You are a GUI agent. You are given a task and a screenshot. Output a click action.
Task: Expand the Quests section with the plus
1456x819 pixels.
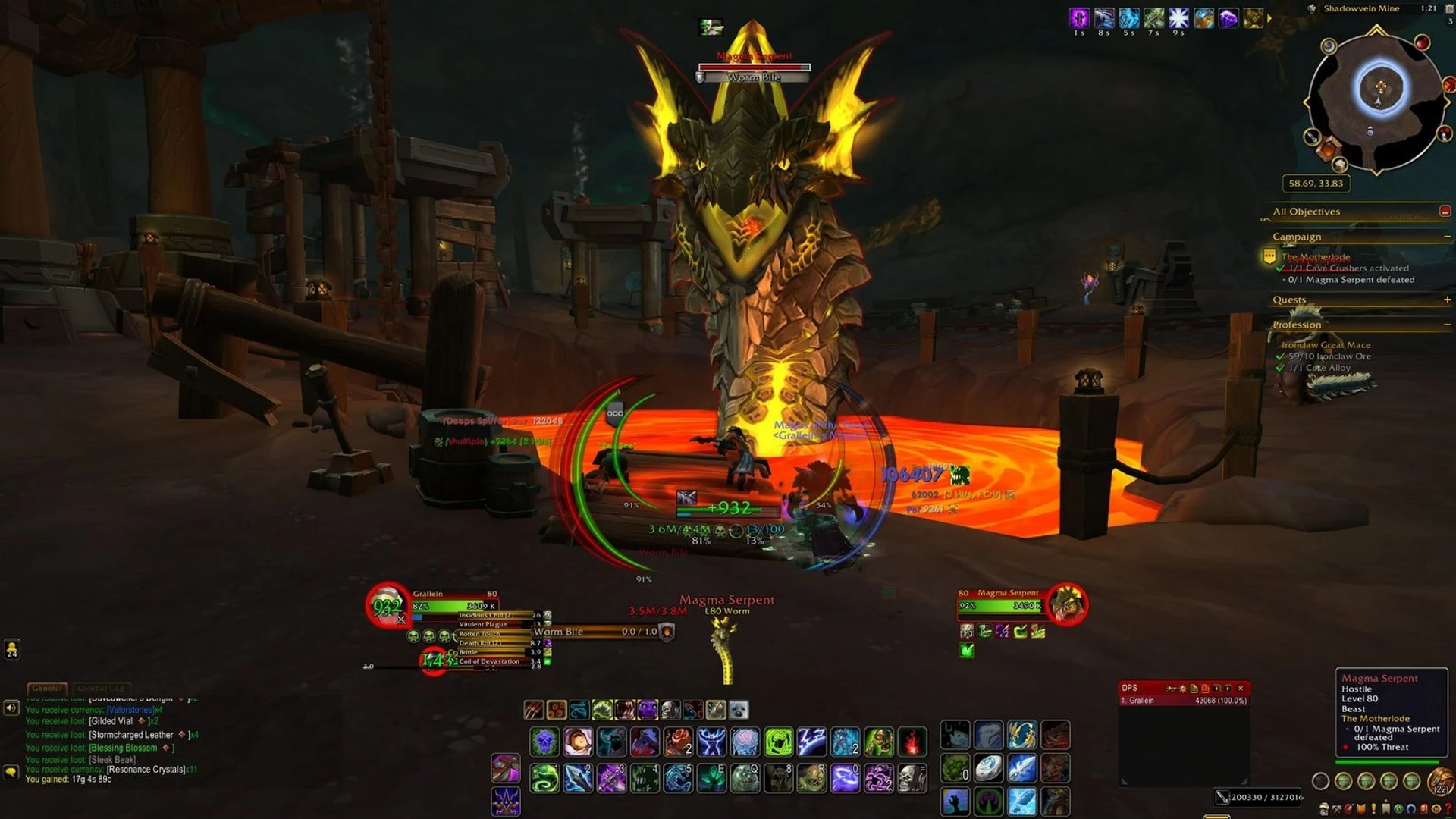[1447, 300]
